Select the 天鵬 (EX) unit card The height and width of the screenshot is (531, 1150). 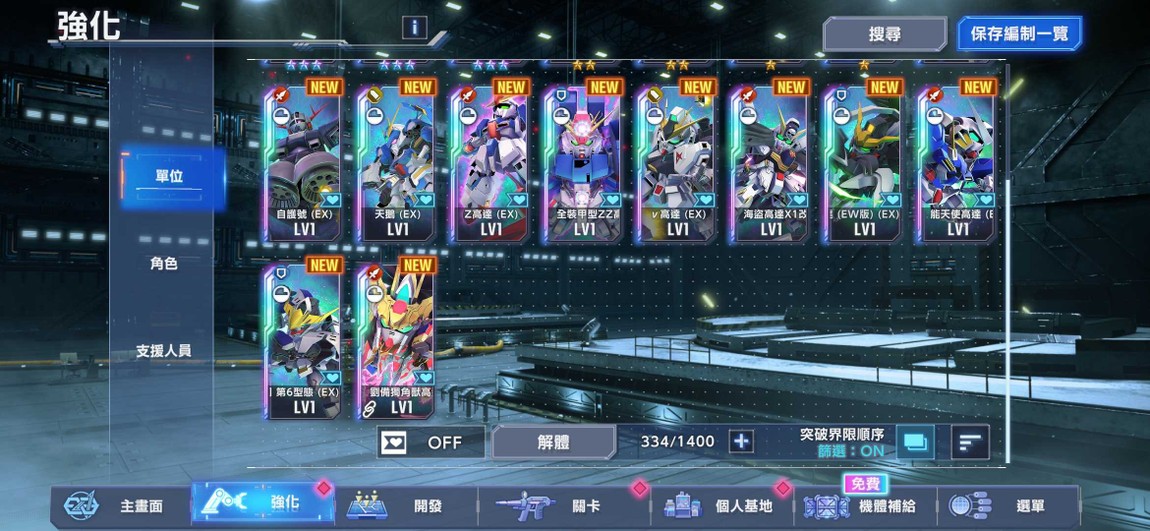pyautogui.click(x=397, y=160)
